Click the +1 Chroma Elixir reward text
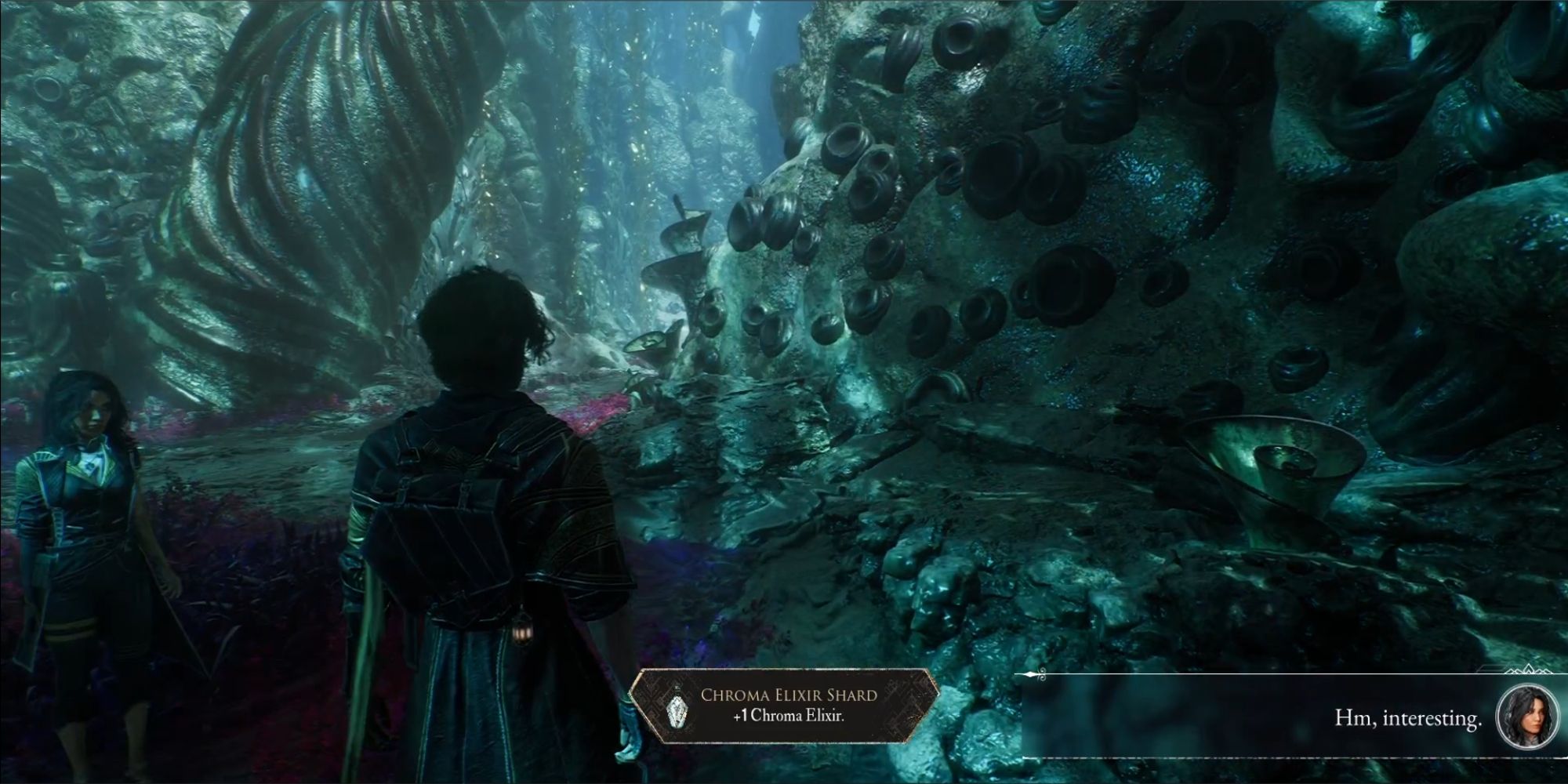The image size is (1568, 784). tap(788, 716)
